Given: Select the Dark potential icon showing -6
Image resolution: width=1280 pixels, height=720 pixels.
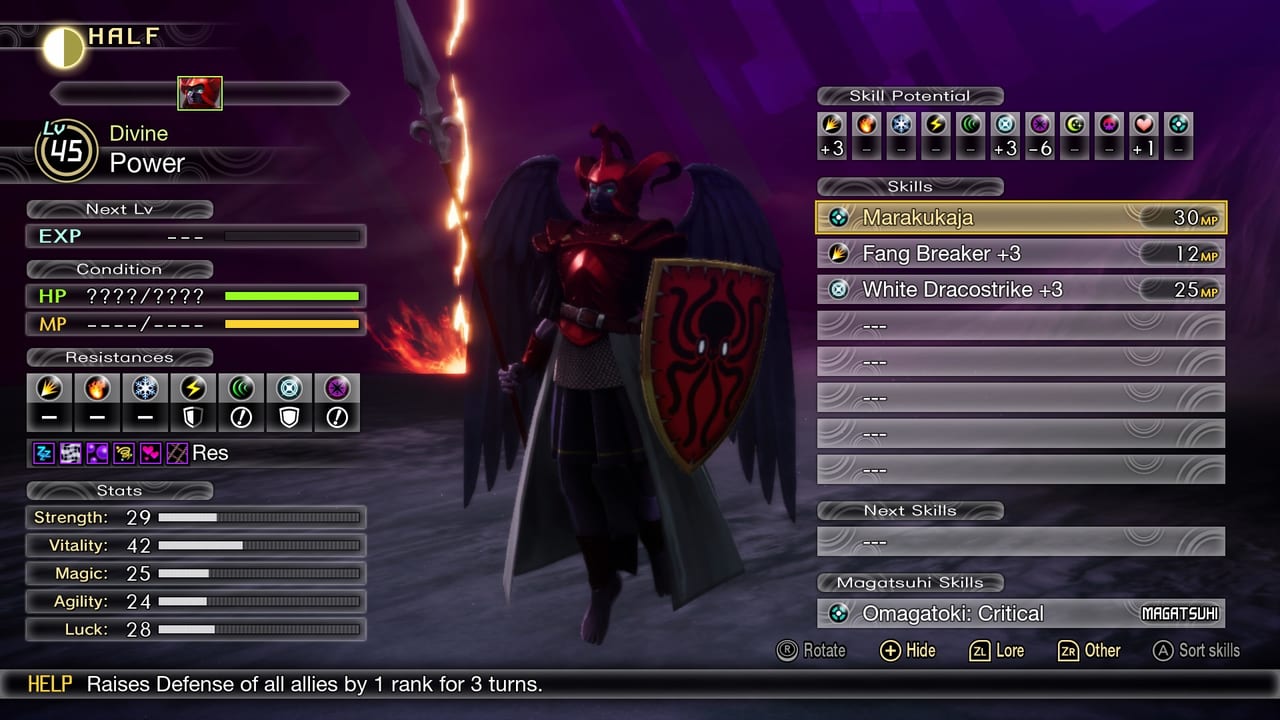Looking at the screenshot, I should point(1040,127).
